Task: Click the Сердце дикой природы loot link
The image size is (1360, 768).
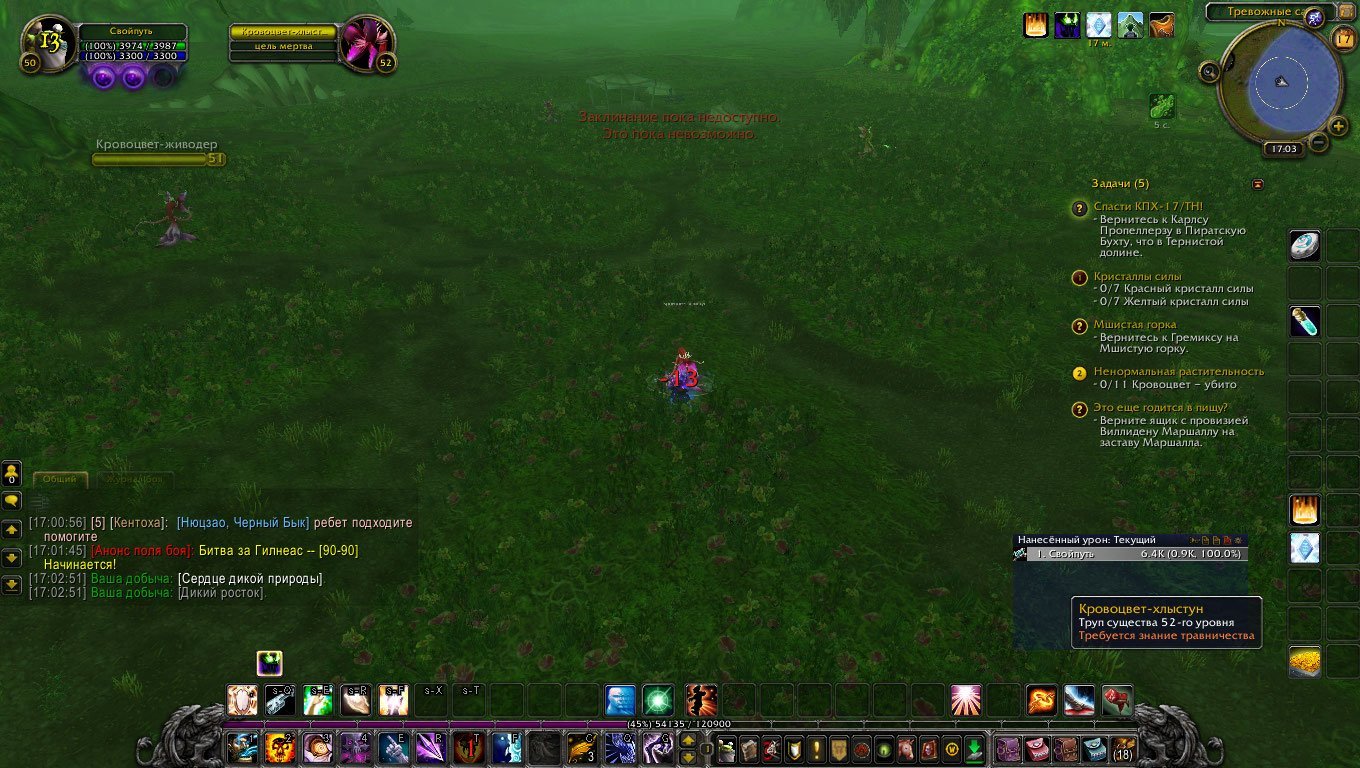Action: click(250, 578)
